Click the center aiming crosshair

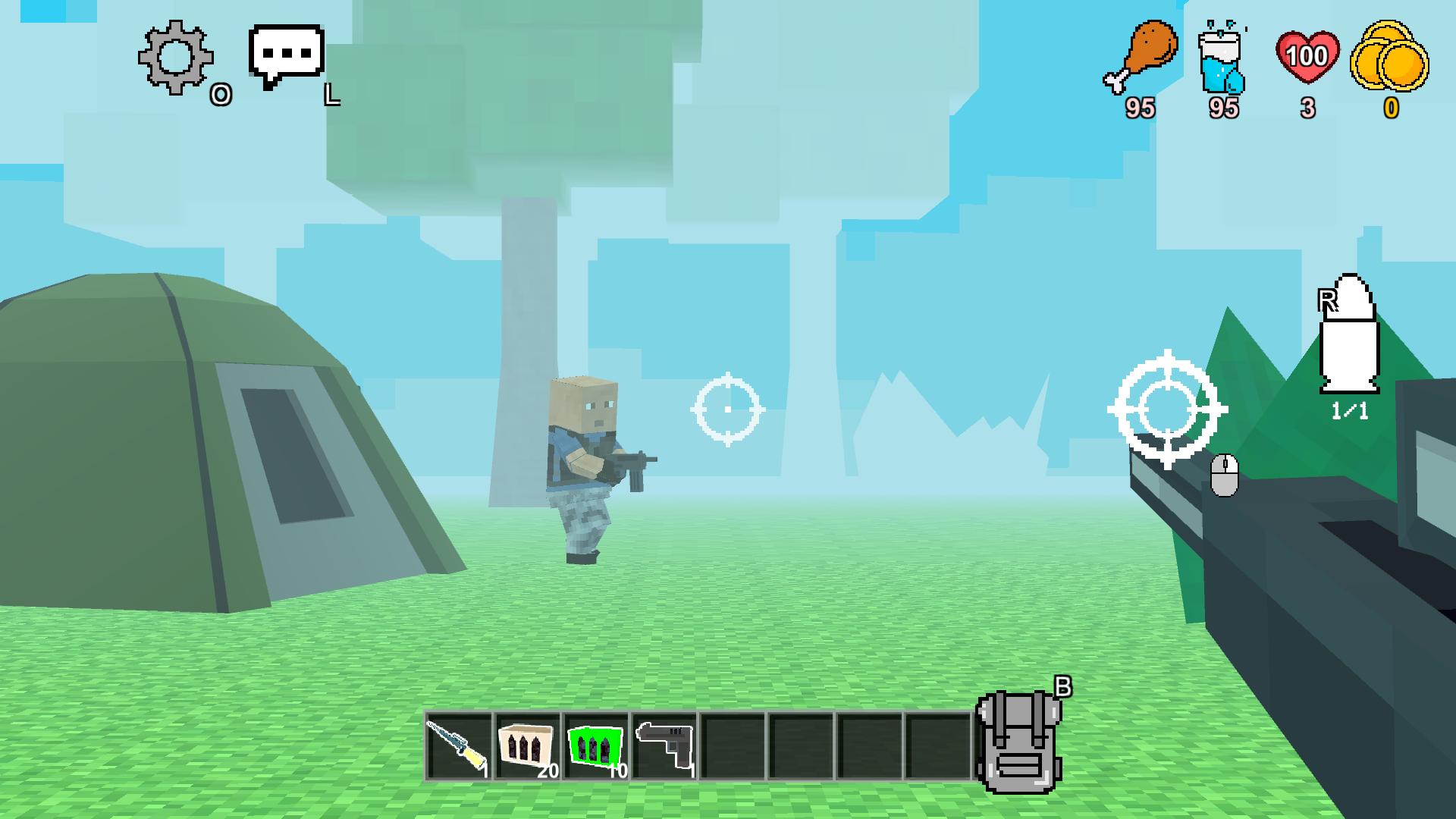coord(728,409)
